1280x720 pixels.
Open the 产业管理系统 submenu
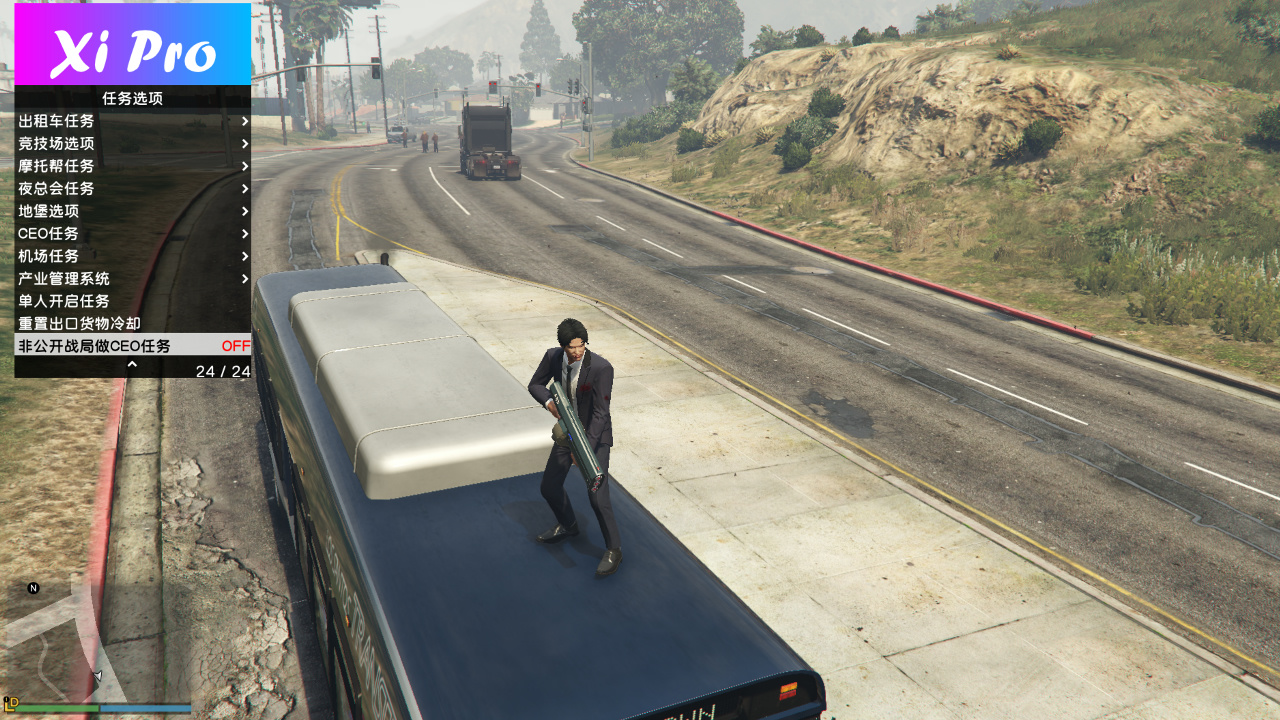[132, 279]
